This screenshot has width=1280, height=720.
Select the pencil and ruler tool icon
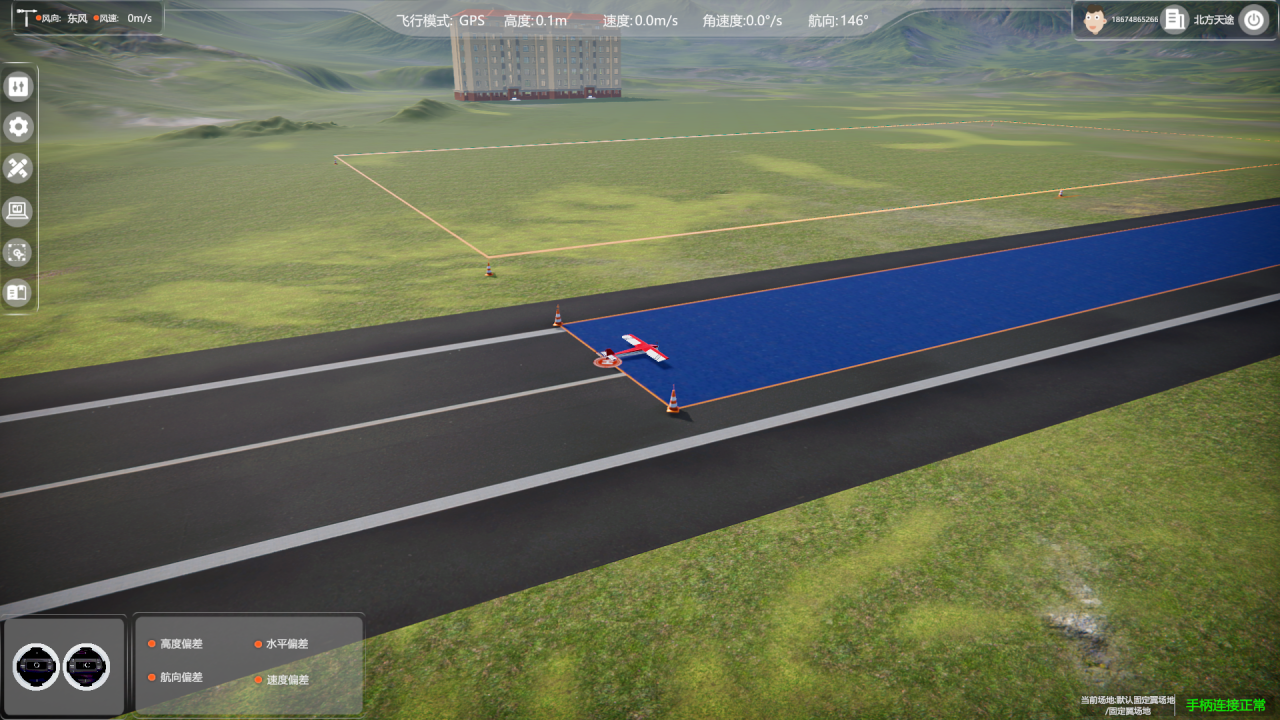(18, 168)
